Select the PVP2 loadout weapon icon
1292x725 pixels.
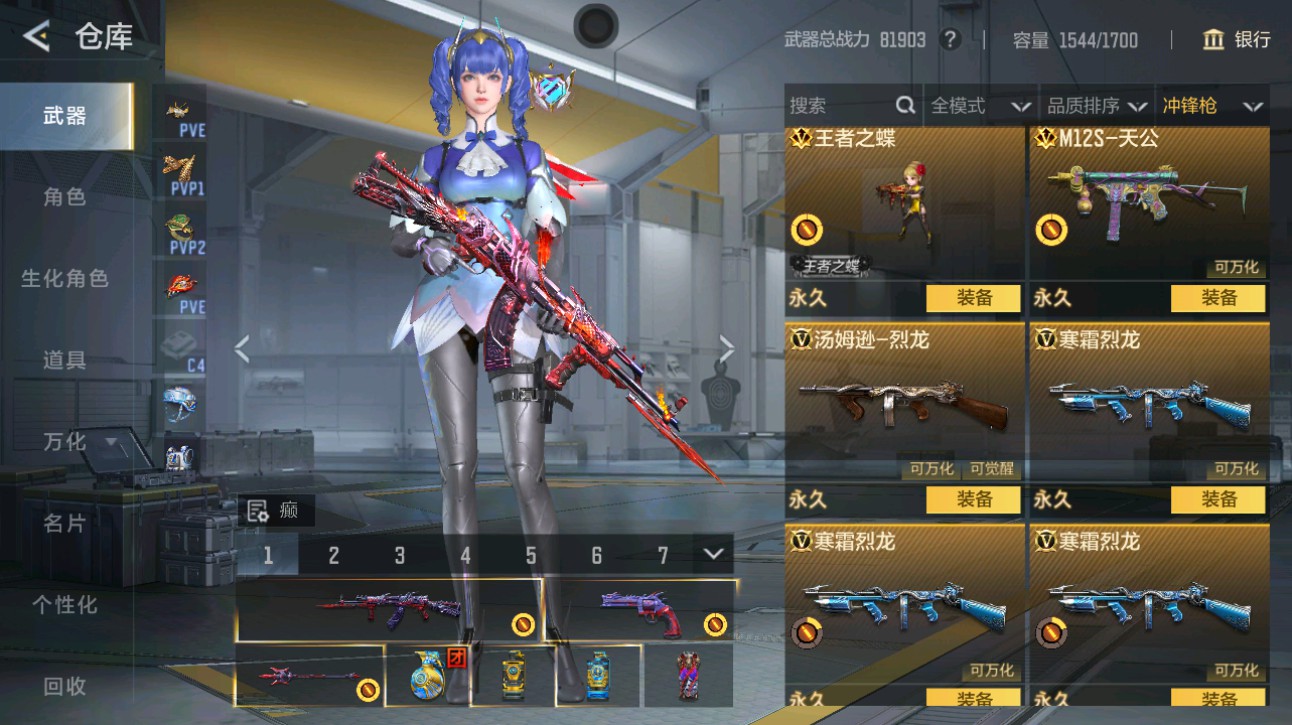tap(178, 225)
